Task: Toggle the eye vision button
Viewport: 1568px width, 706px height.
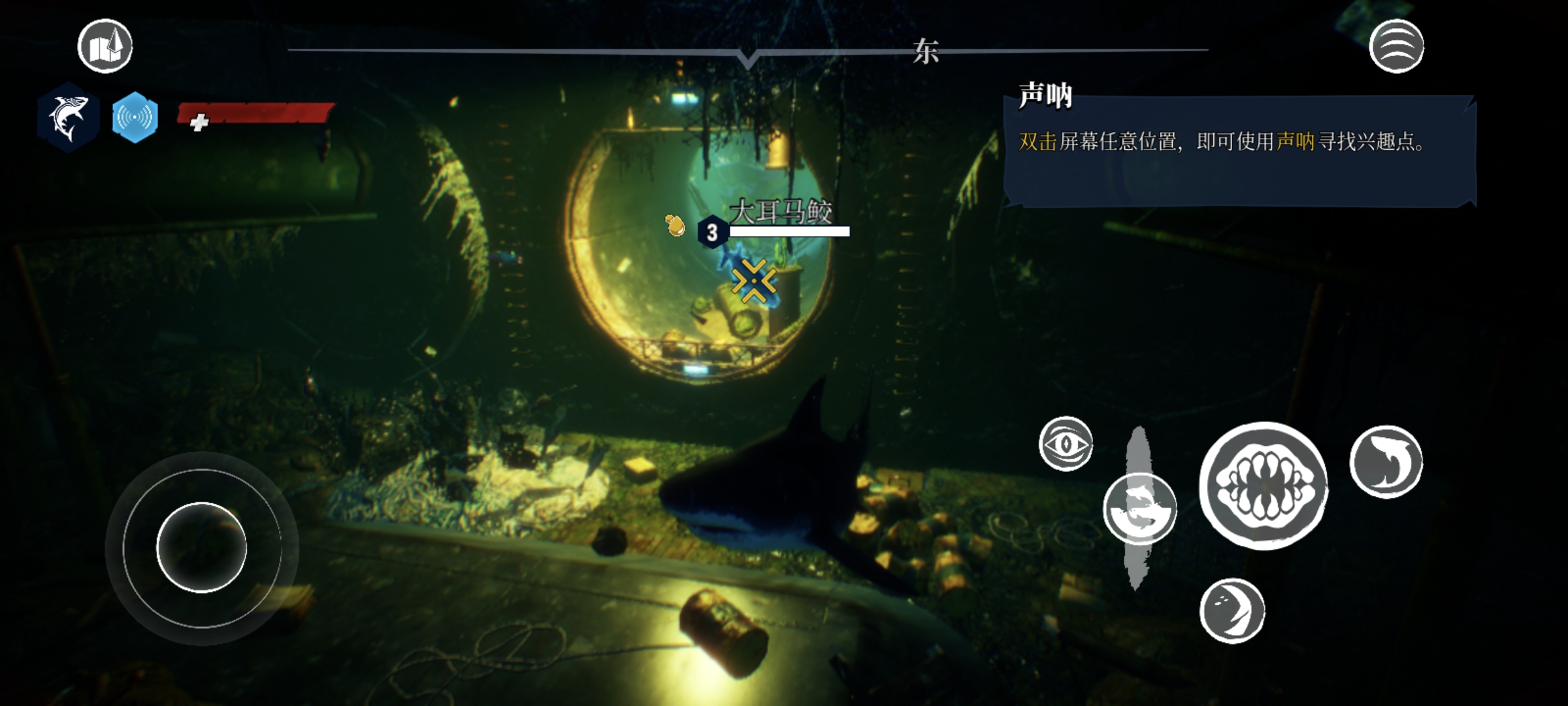Action: [1066, 444]
